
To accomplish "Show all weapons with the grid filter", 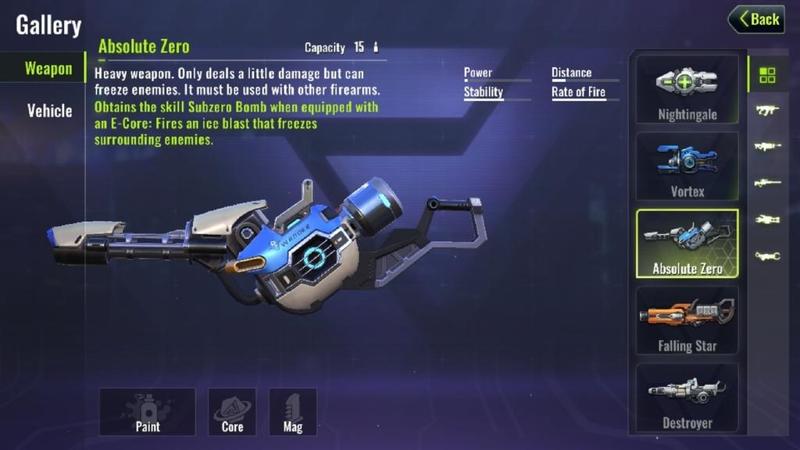I will click(x=768, y=75).
